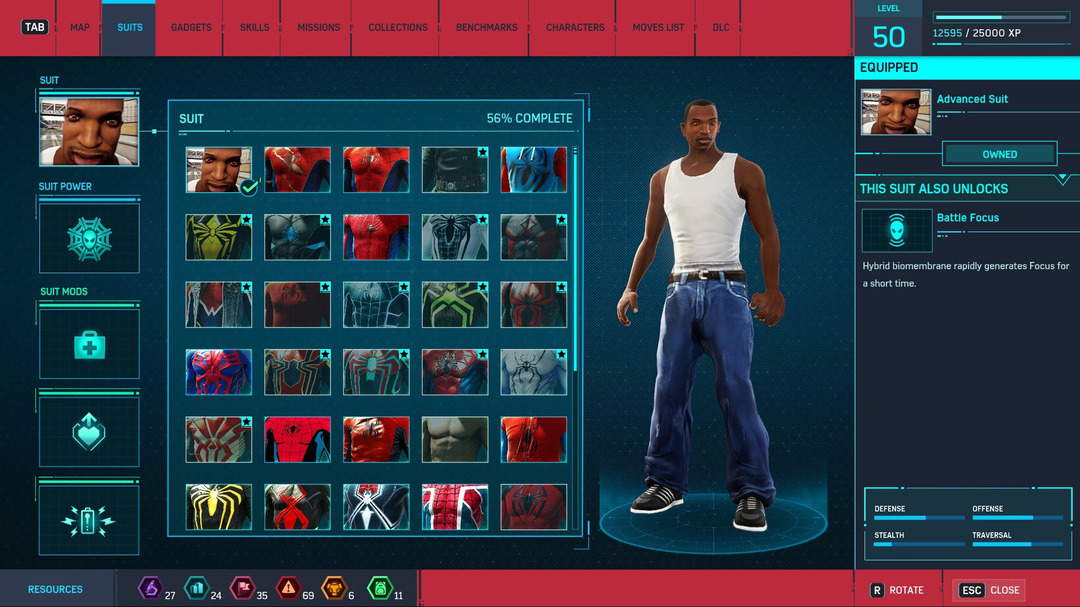Switch to the Benchmarks tab
The image size is (1080, 607).
click(x=487, y=27)
